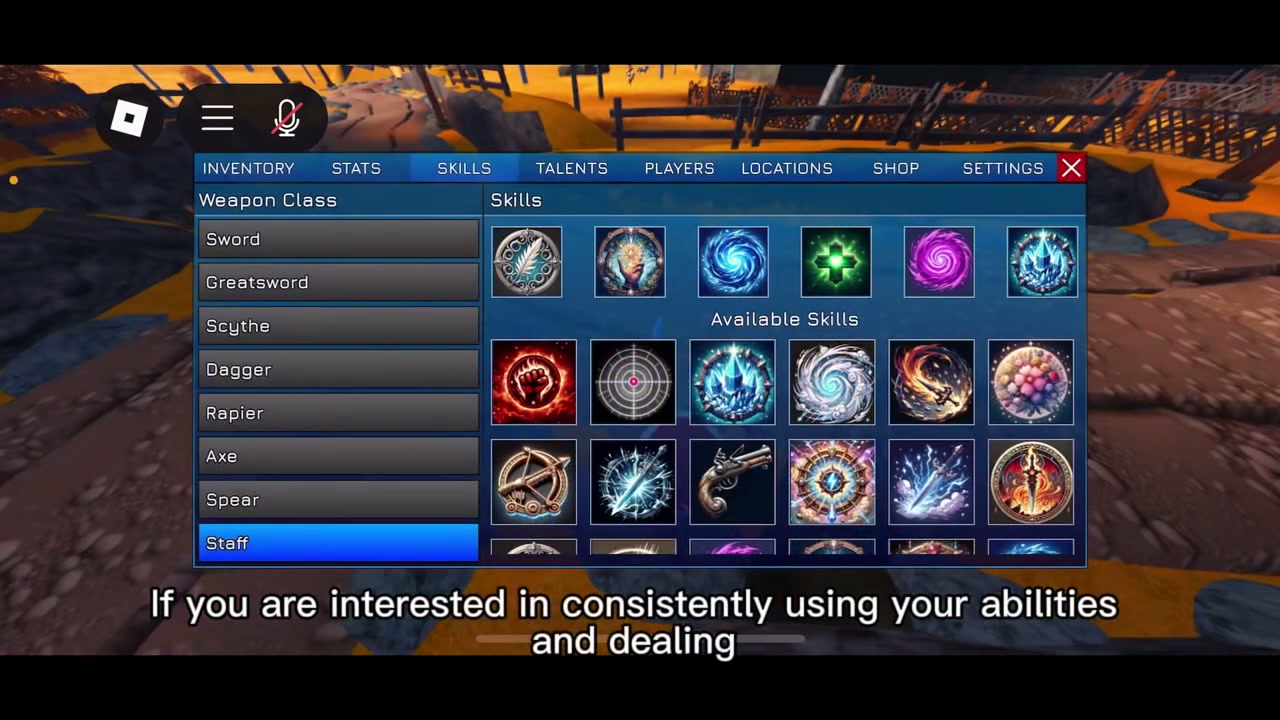The height and width of the screenshot is (720, 1280).
Task: Open the Roblox hamburger menu
Action: coord(217,118)
